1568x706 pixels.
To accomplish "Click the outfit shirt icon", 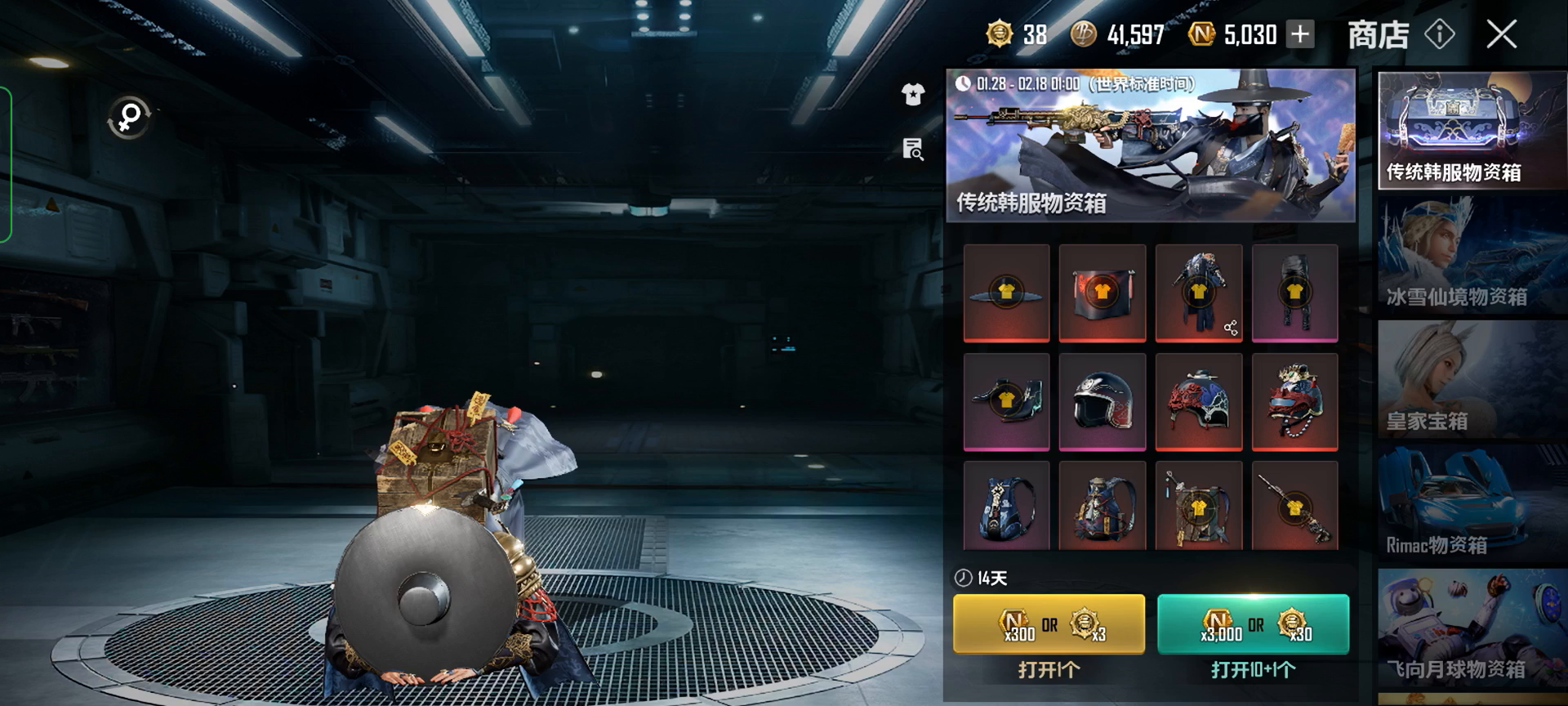I will tap(912, 95).
